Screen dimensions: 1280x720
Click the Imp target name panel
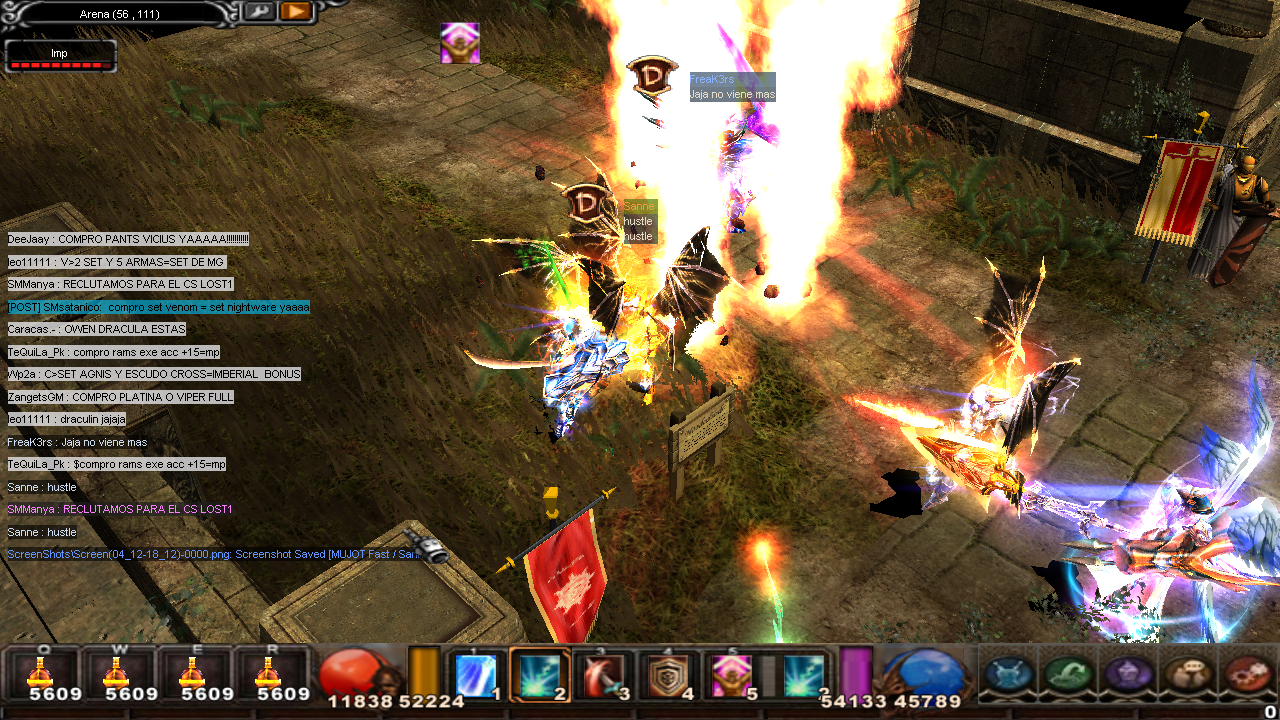point(60,56)
